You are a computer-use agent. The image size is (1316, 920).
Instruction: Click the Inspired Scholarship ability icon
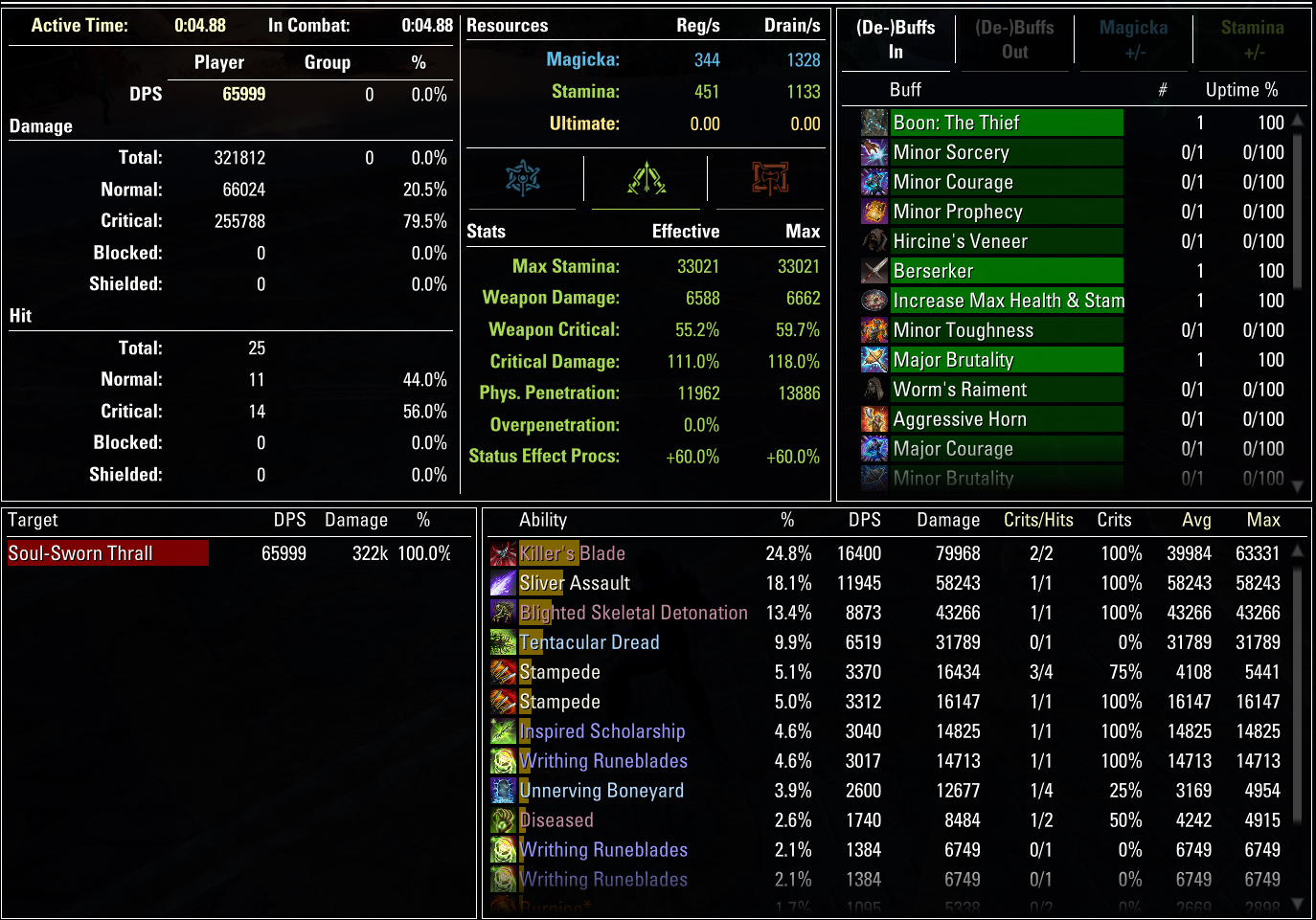pyautogui.click(x=503, y=731)
